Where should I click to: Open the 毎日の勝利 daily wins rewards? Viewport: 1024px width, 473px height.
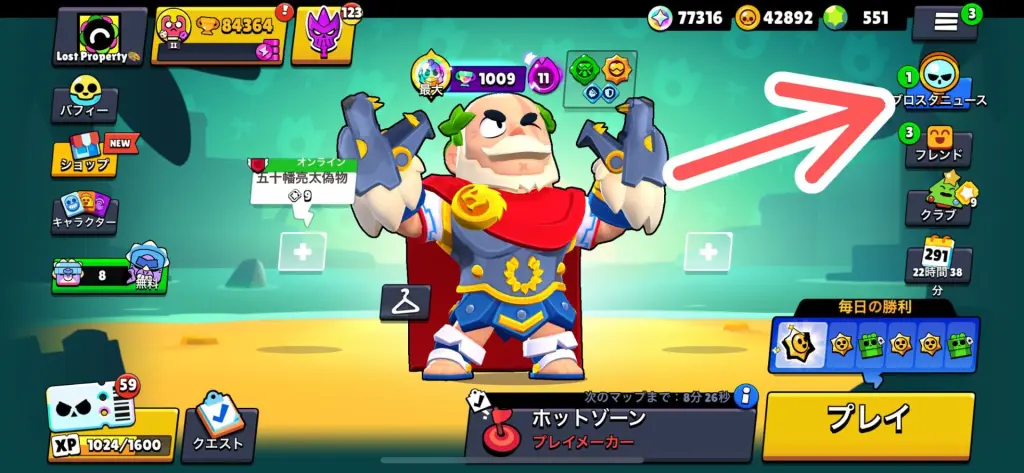click(x=874, y=344)
